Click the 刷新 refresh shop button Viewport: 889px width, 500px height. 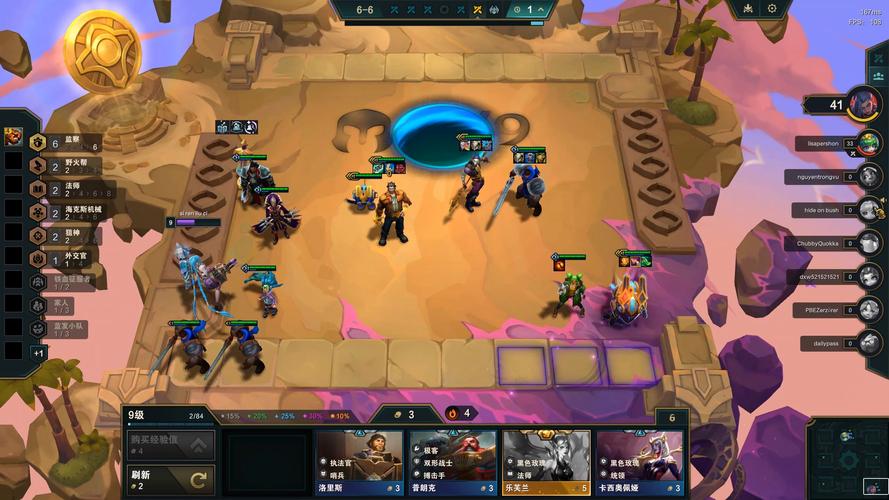point(170,479)
